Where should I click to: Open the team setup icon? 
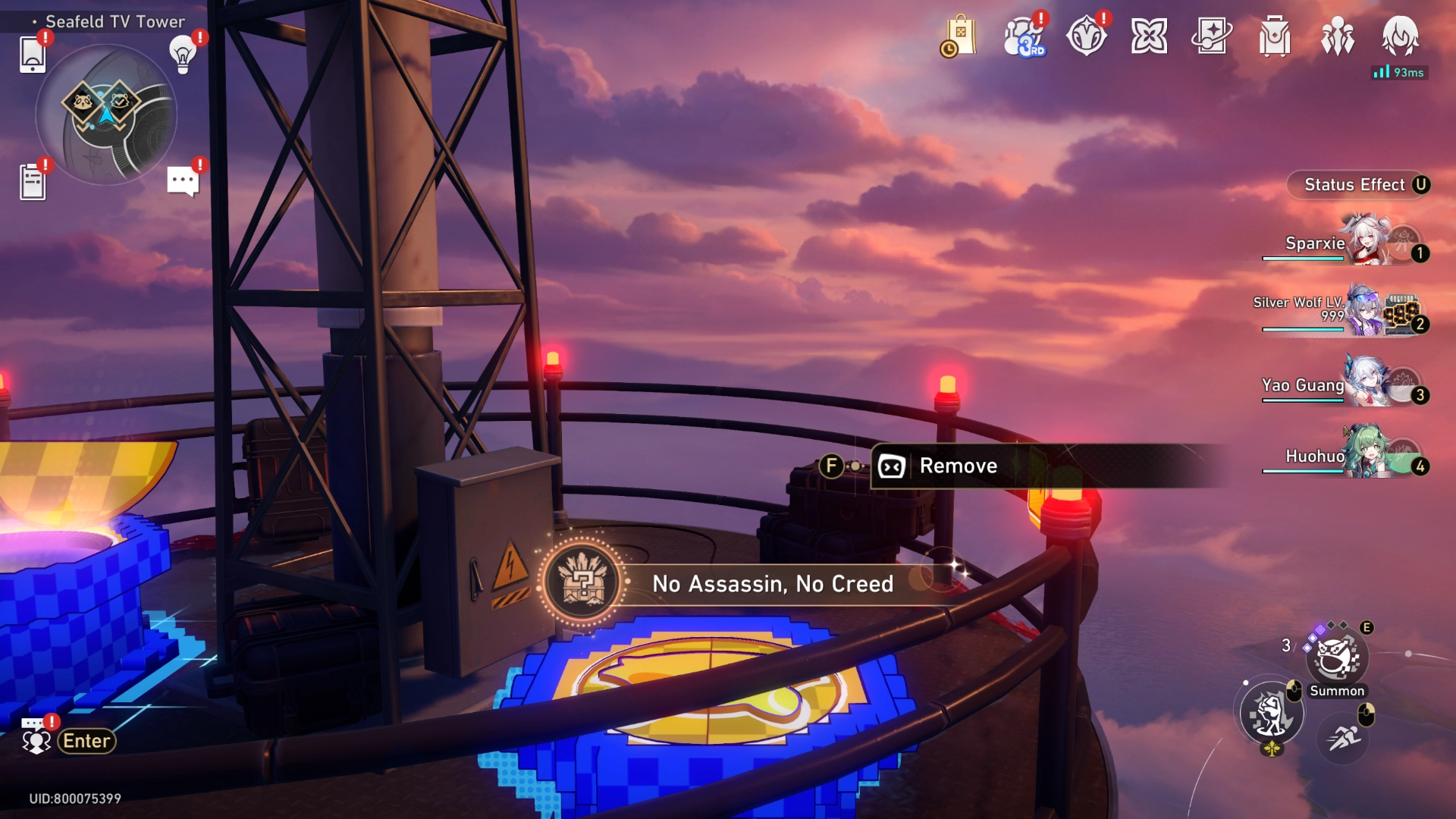click(x=1338, y=36)
